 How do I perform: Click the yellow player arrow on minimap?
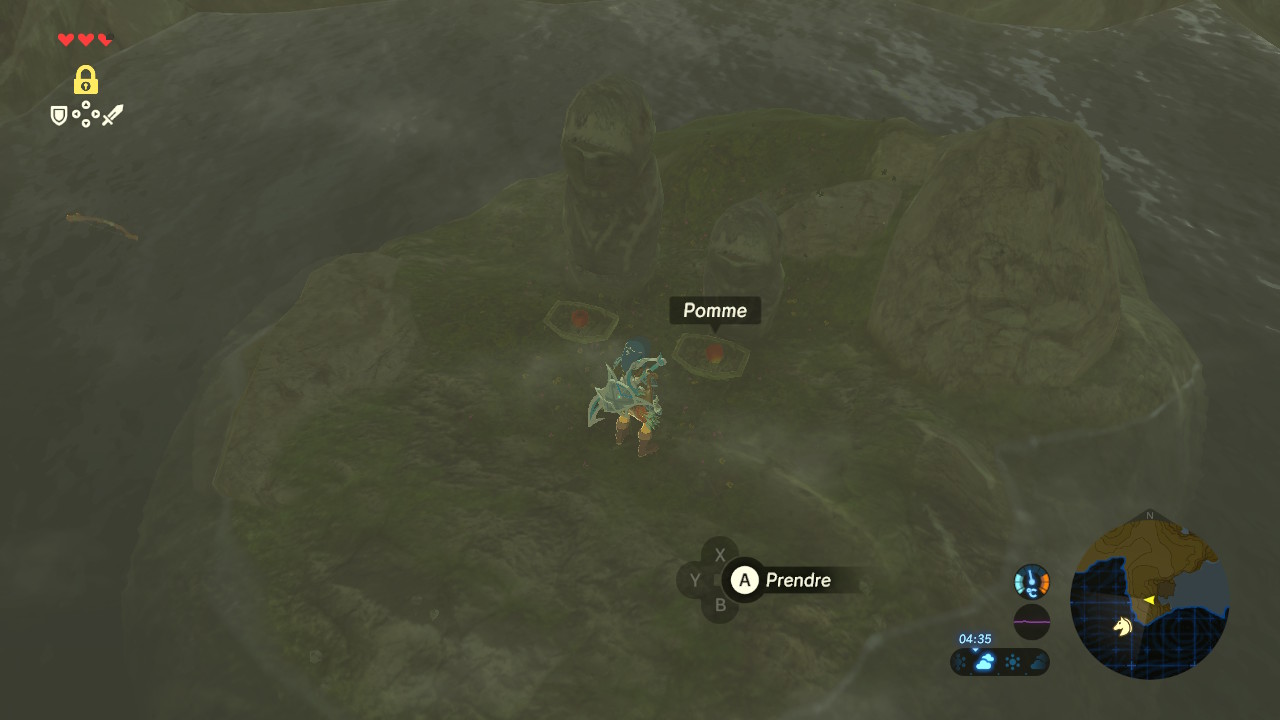[x=1149, y=600]
